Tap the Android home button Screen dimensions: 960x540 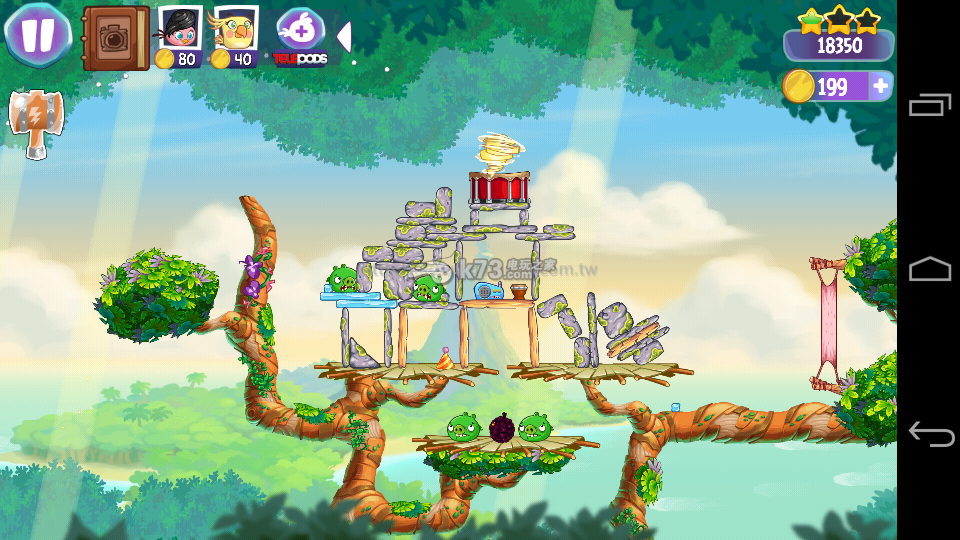[929, 269]
